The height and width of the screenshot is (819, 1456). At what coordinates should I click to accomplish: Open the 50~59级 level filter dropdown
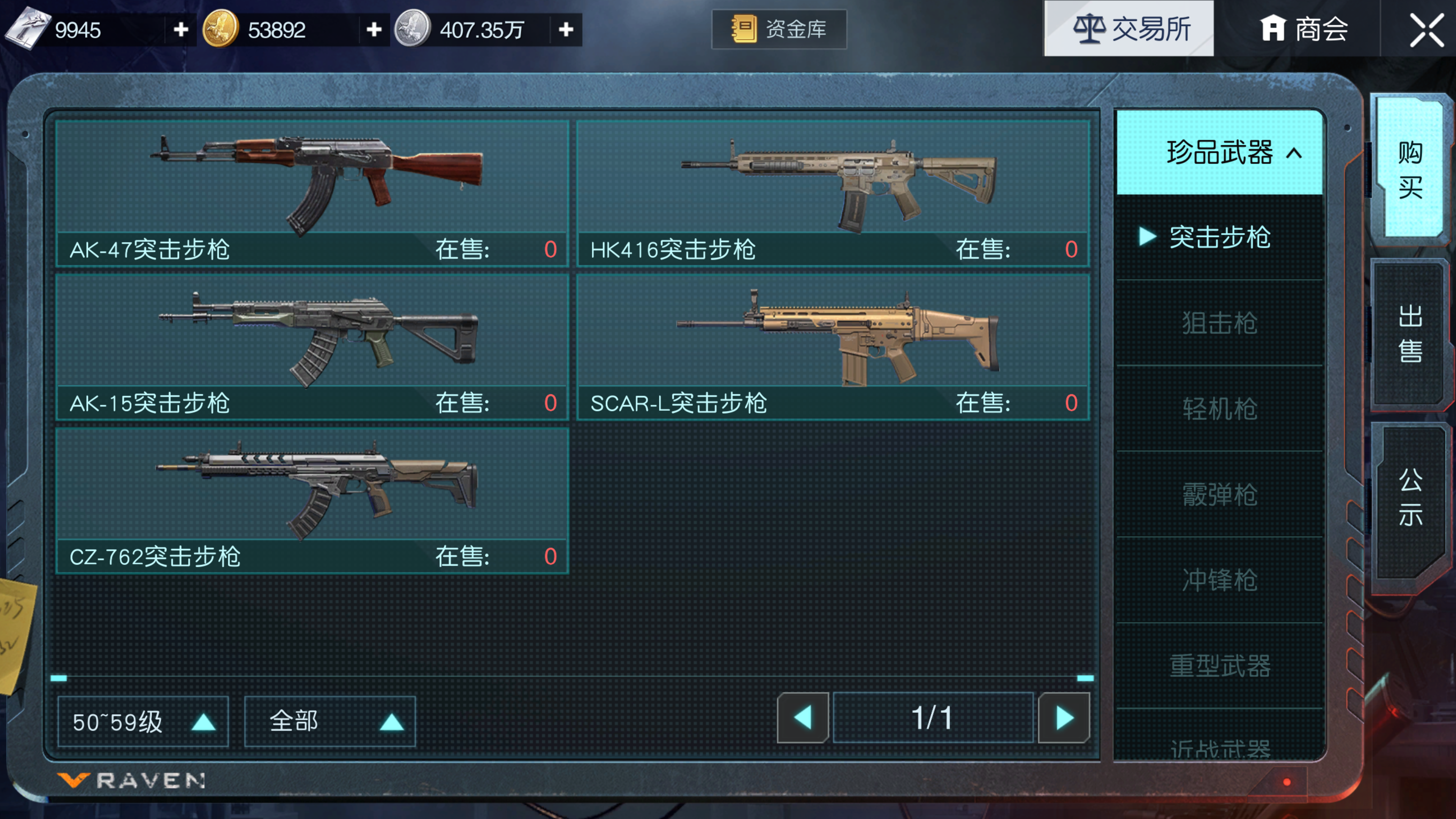pyautogui.click(x=143, y=722)
